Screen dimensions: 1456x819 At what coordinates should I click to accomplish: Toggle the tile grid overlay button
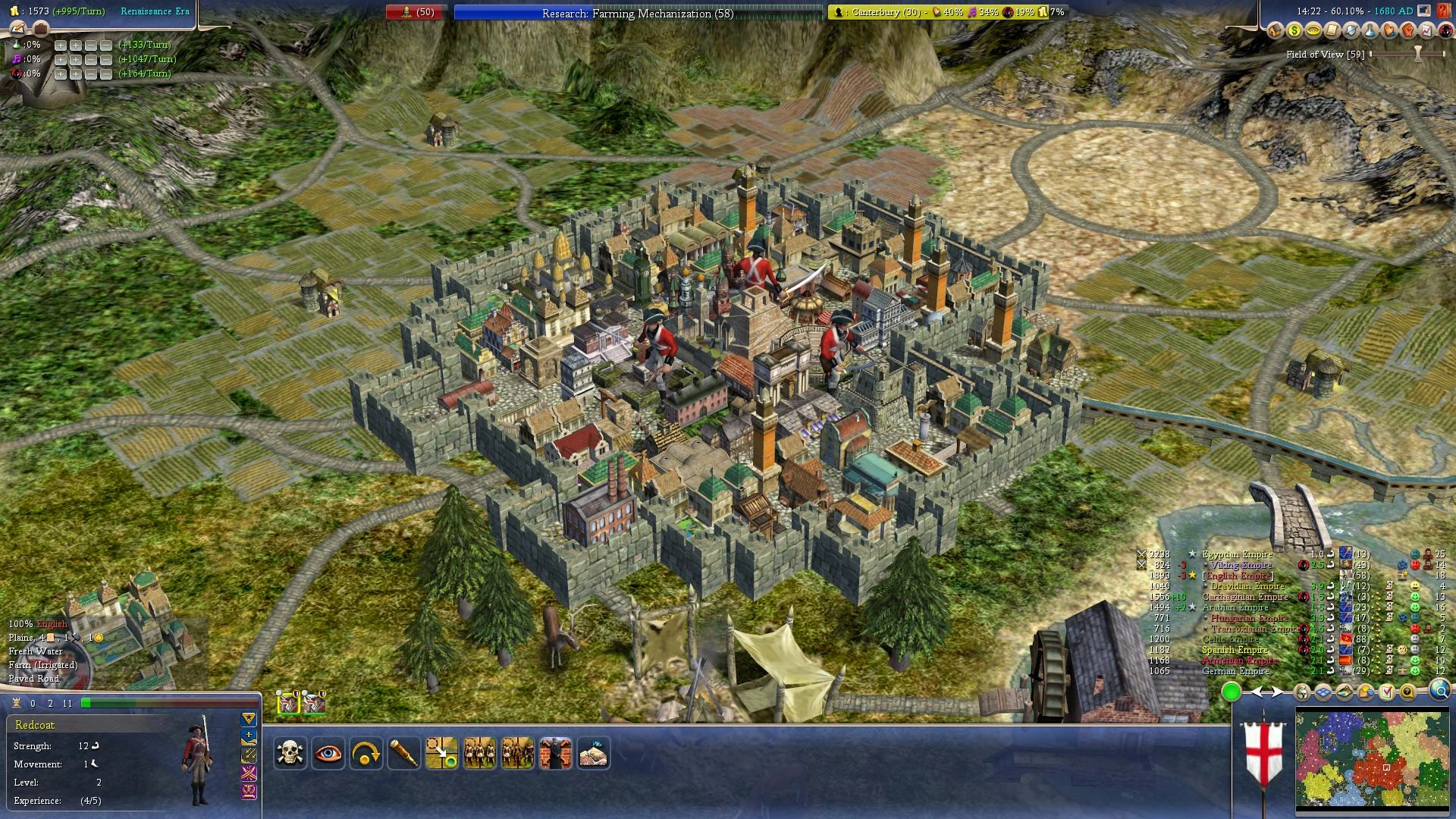click(1323, 692)
